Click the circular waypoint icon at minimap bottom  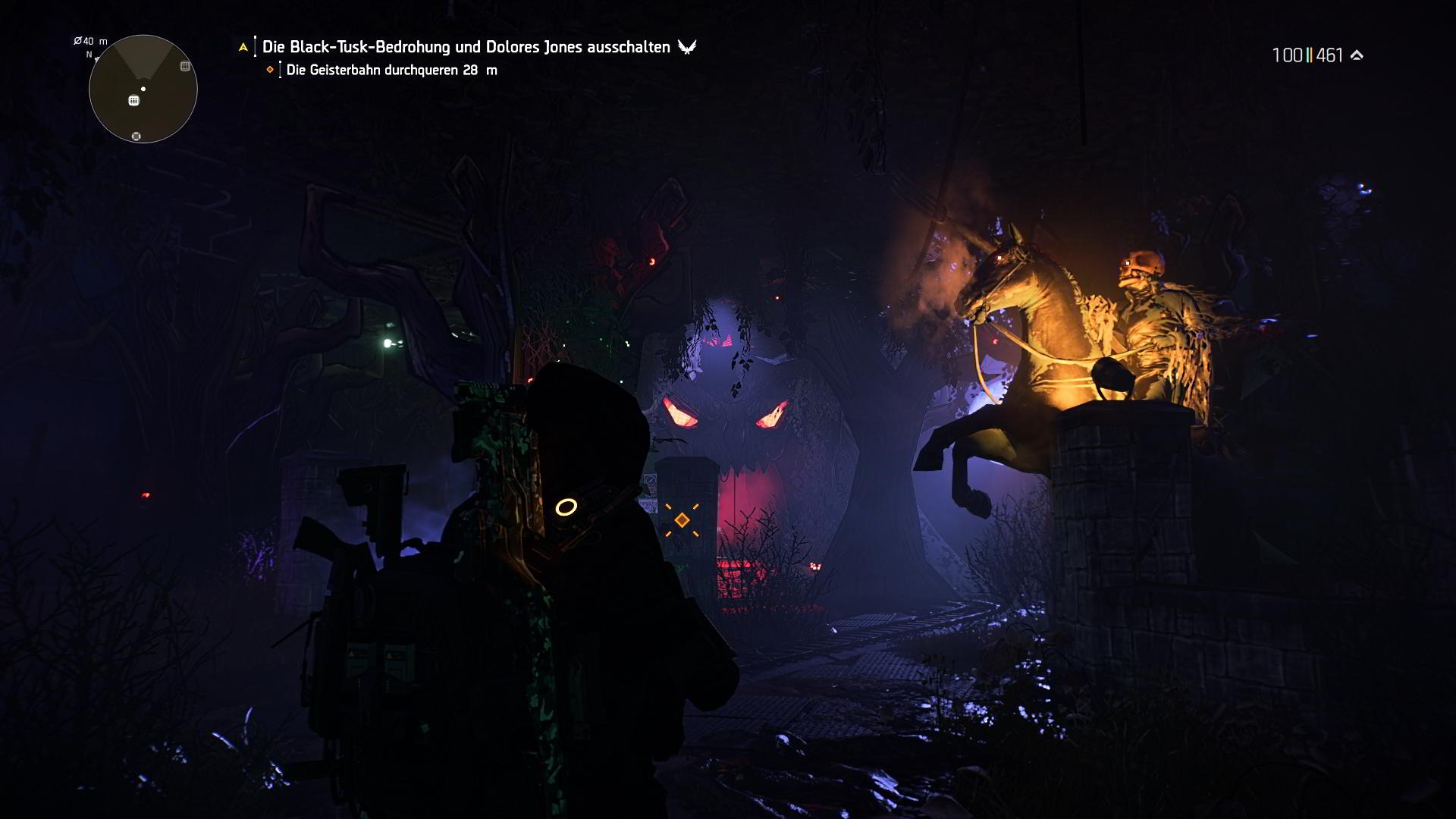(136, 136)
